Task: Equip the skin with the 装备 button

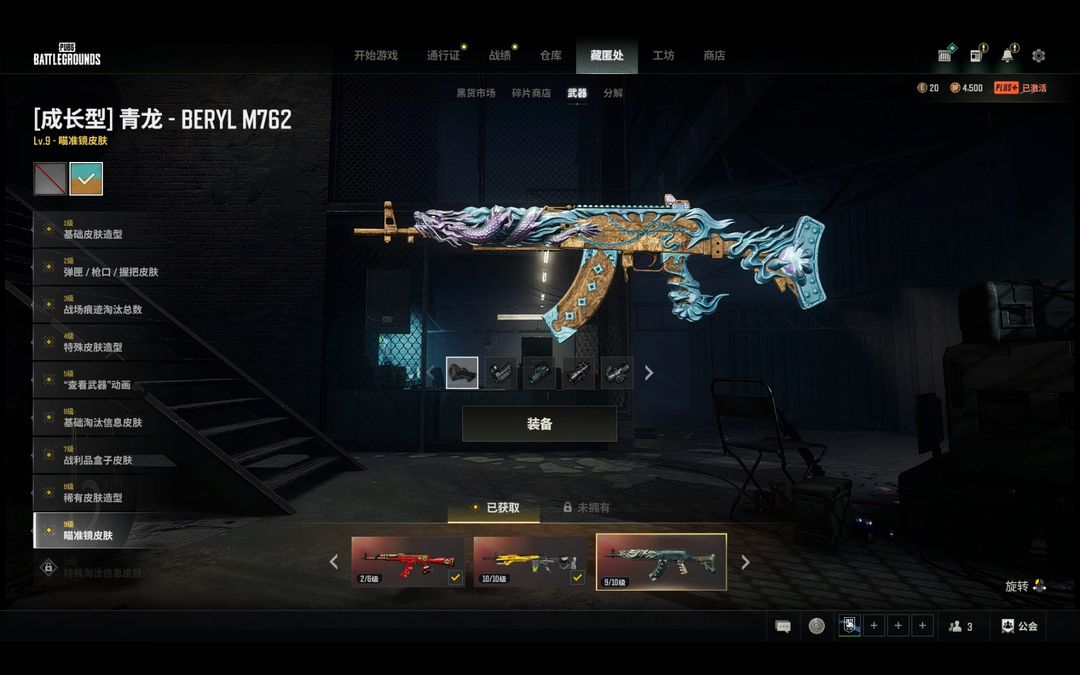Action: 539,424
